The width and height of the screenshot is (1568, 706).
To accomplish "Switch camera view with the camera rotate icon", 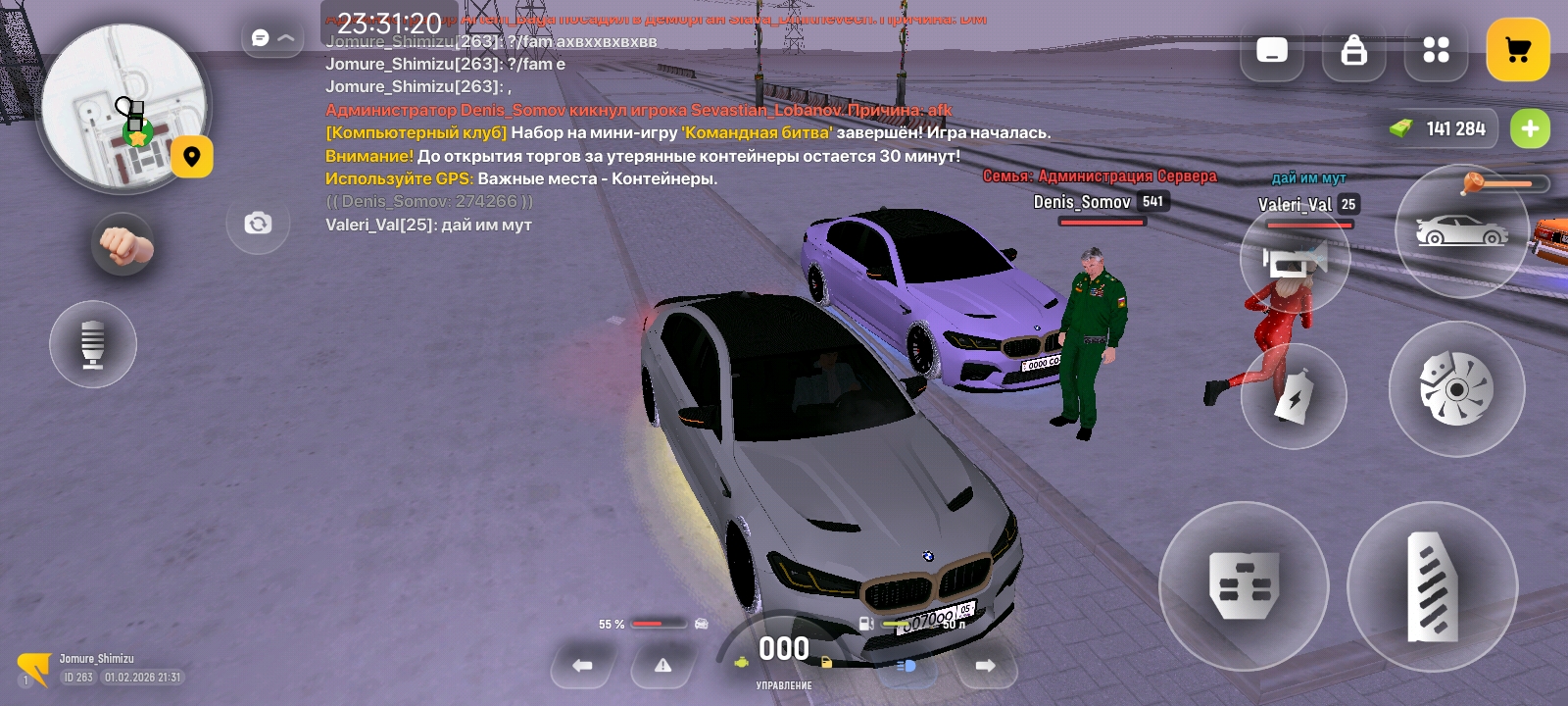I will 258,224.
